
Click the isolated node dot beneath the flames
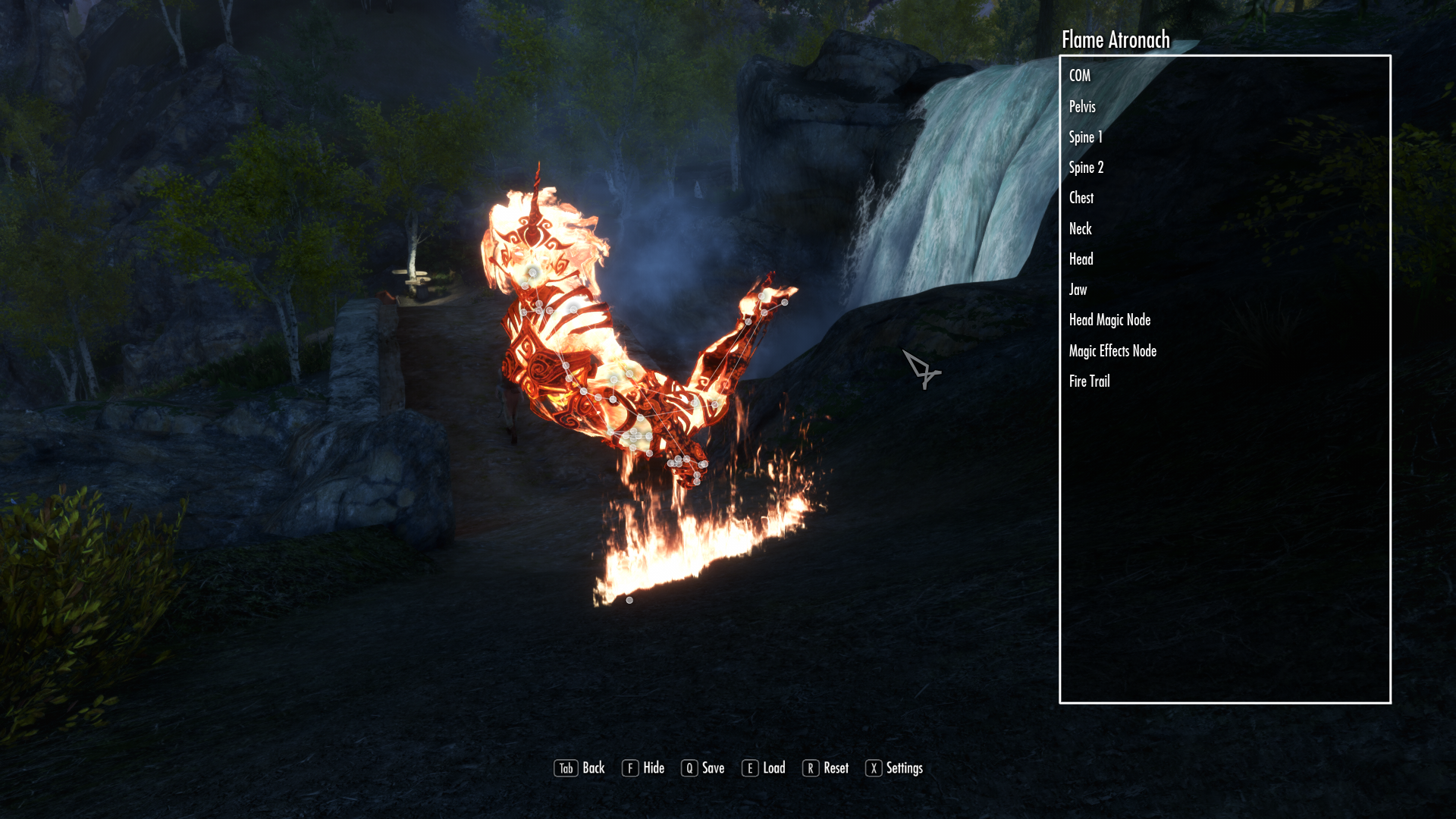(x=629, y=601)
